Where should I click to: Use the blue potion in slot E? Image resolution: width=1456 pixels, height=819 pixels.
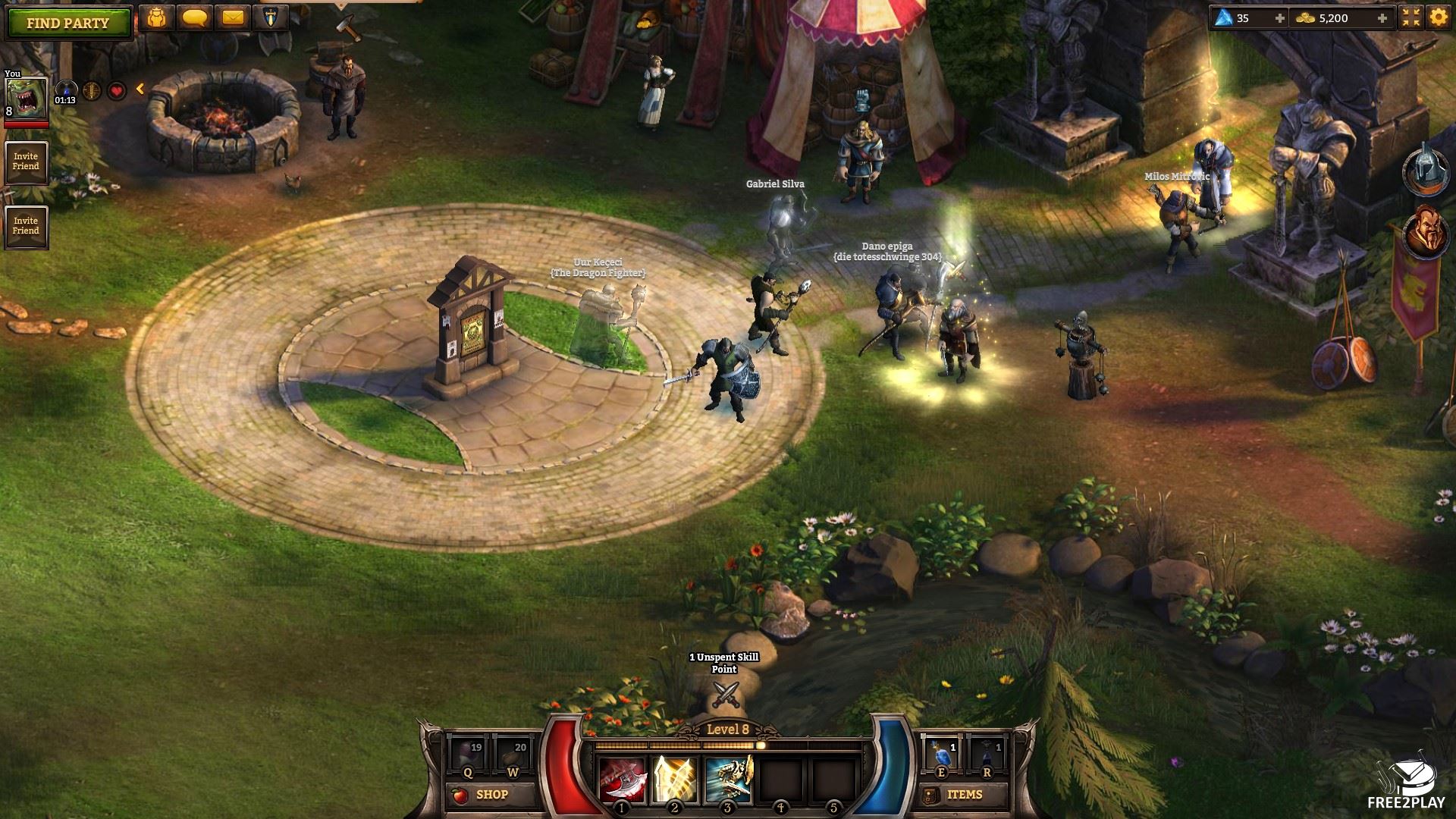tap(943, 755)
